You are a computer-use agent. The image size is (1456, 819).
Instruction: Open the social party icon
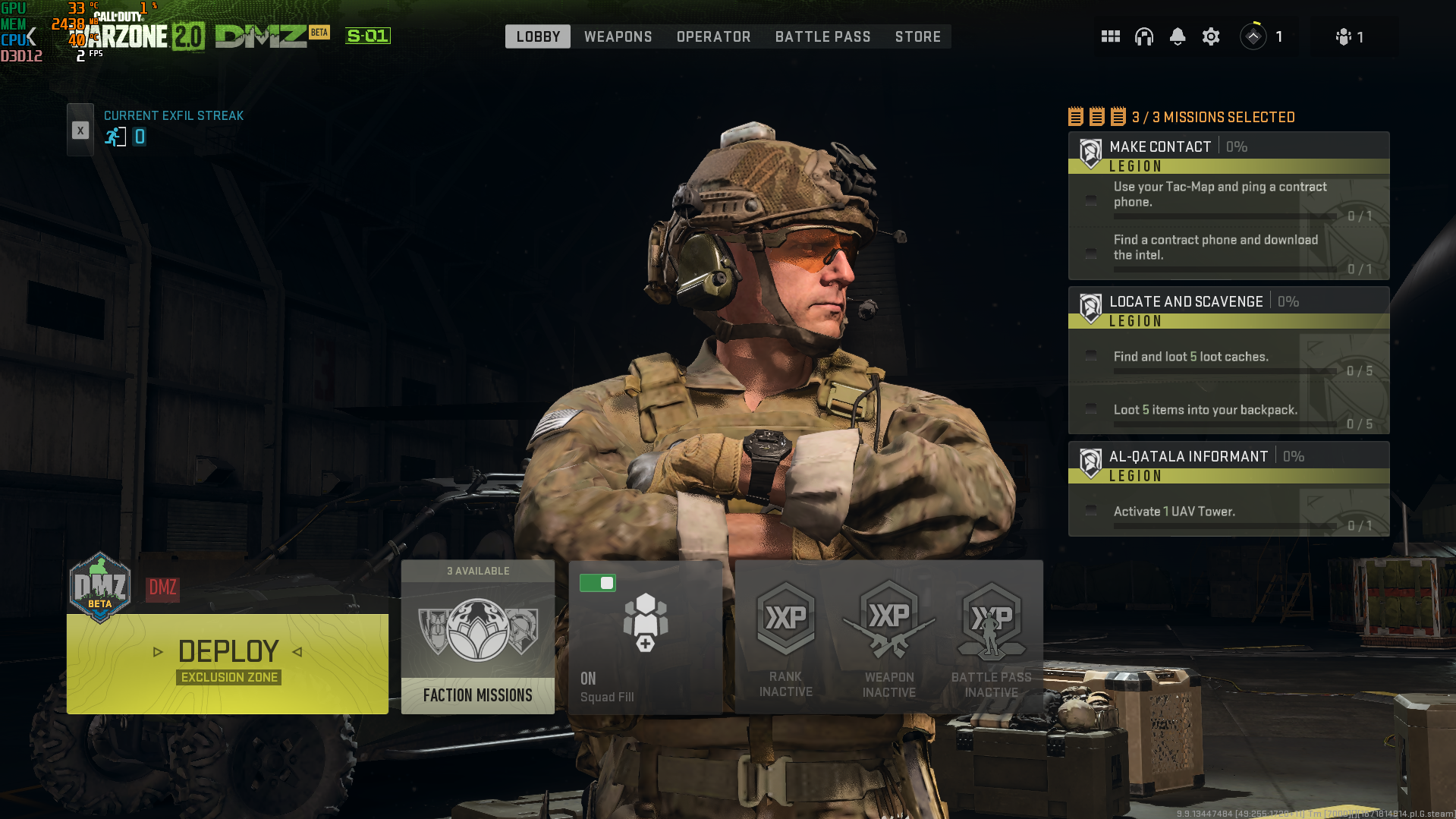[x=1344, y=36]
